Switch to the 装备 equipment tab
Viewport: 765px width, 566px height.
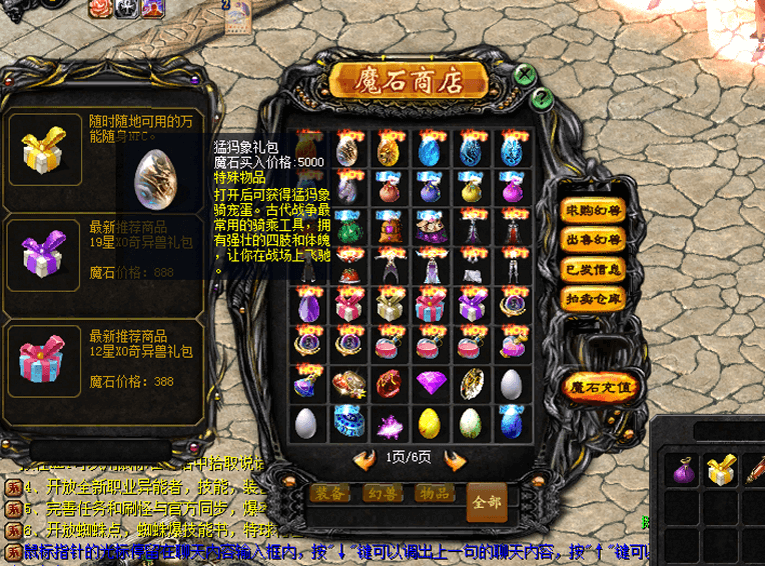point(330,493)
